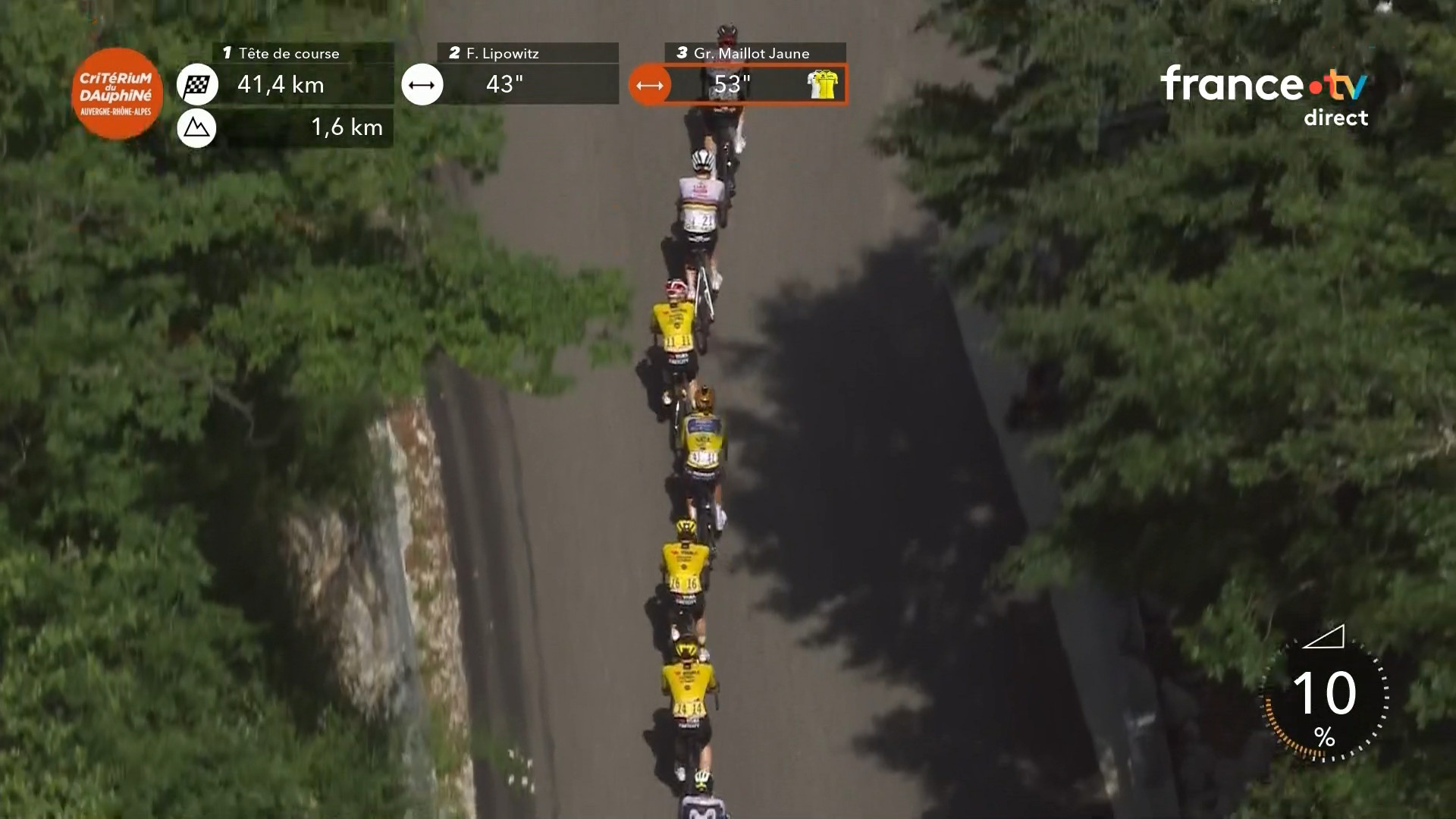Click the slope gradient percentage gauge
The image size is (1456, 819).
(1324, 698)
